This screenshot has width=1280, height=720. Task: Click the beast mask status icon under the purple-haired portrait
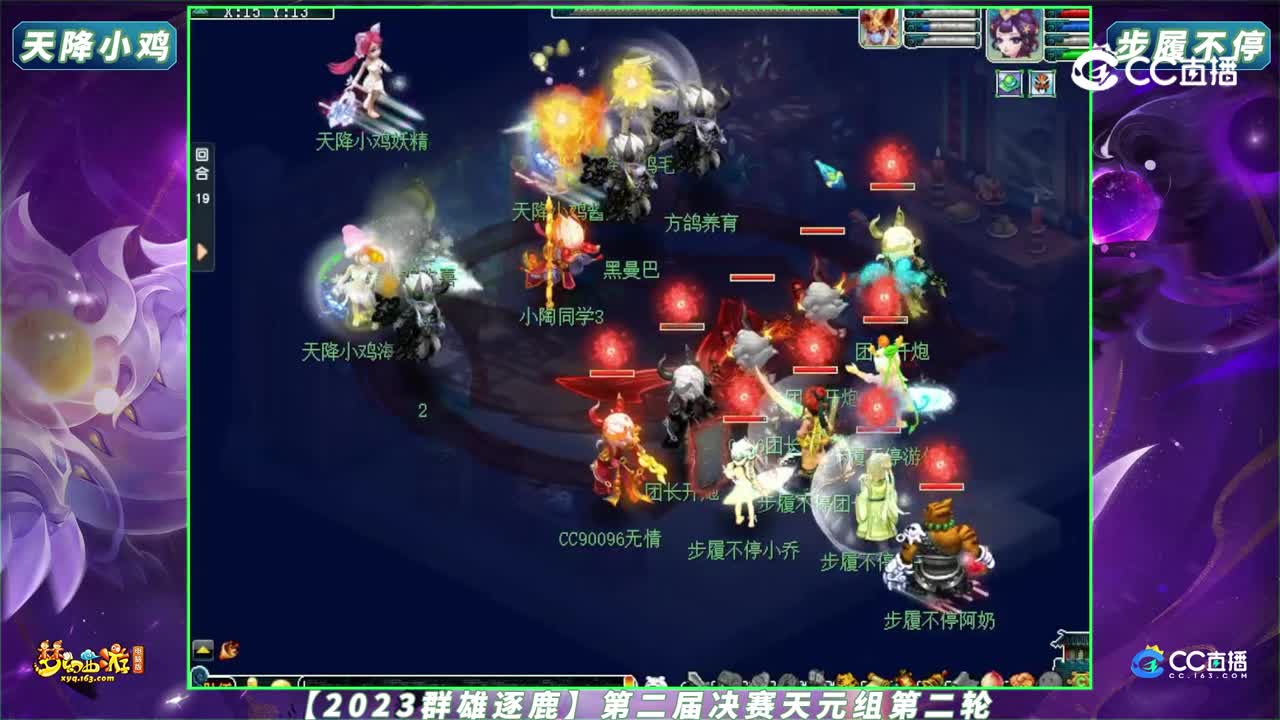[x=1043, y=83]
